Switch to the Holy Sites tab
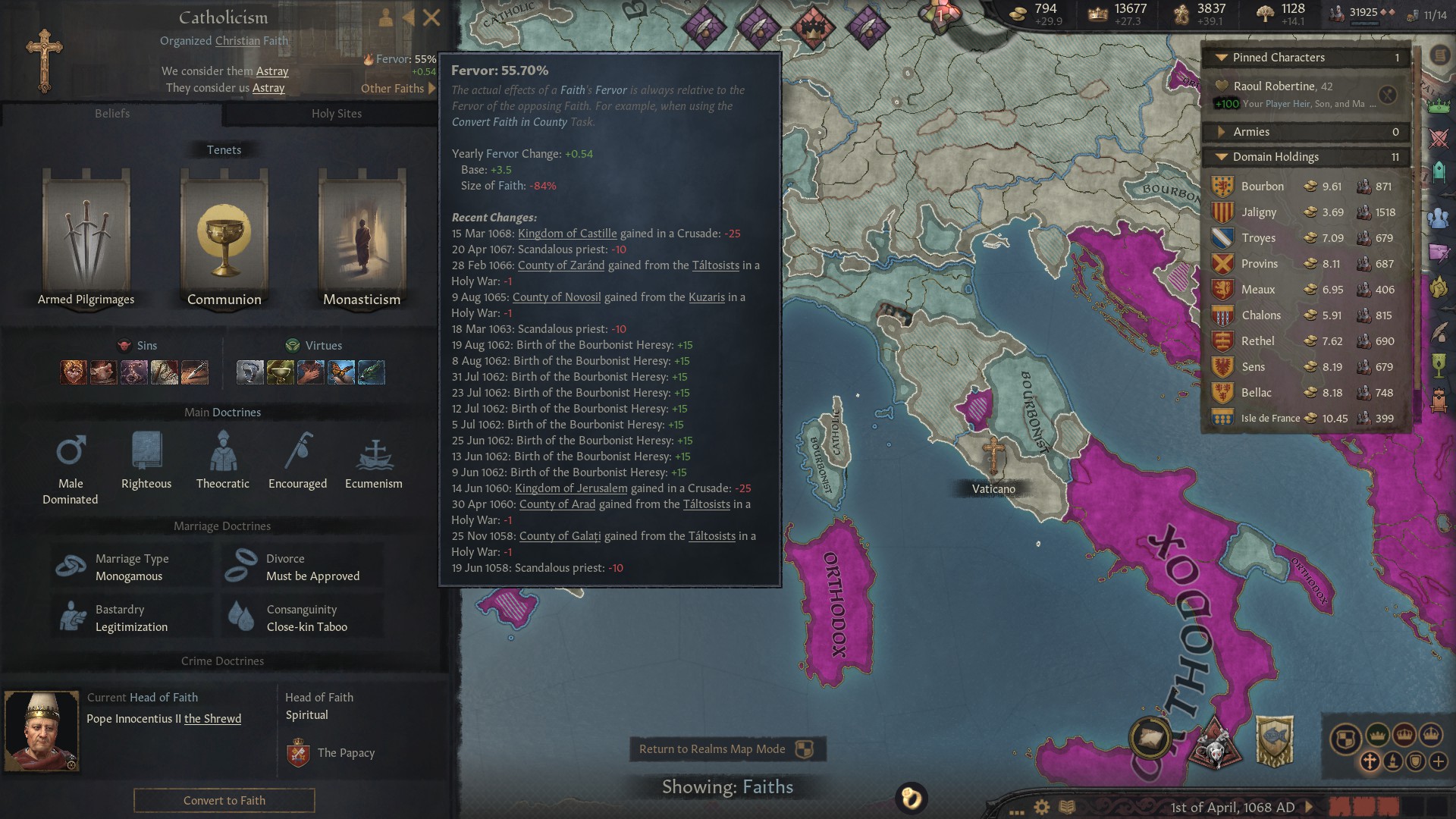The width and height of the screenshot is (1456, 819). click(336, 113)
